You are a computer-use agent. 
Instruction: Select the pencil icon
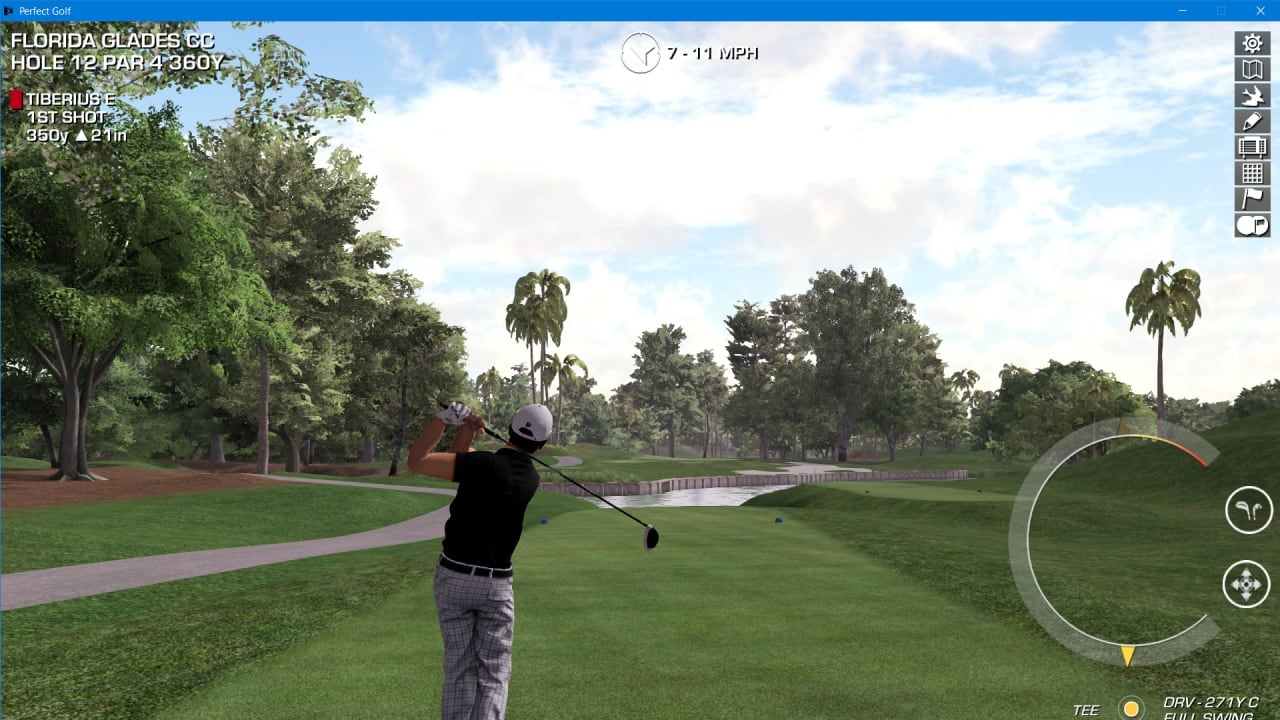coord(1252,121)
